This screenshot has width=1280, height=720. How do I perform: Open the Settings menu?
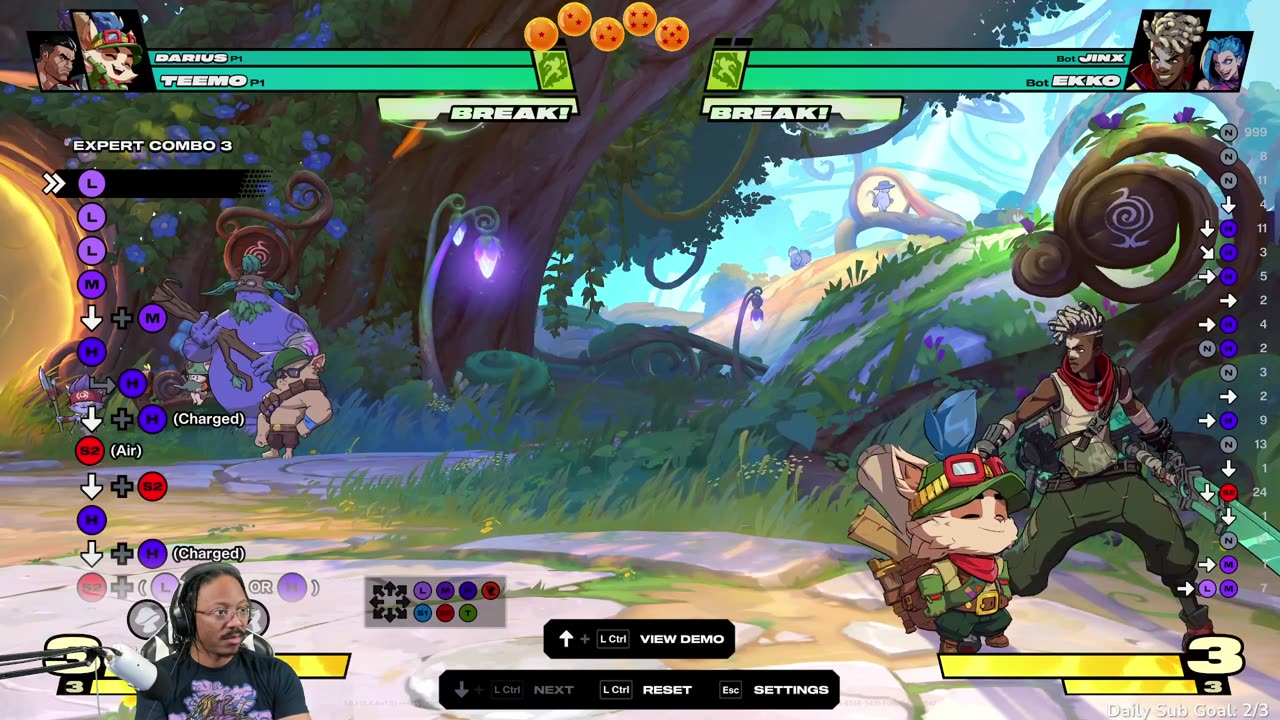790,690
